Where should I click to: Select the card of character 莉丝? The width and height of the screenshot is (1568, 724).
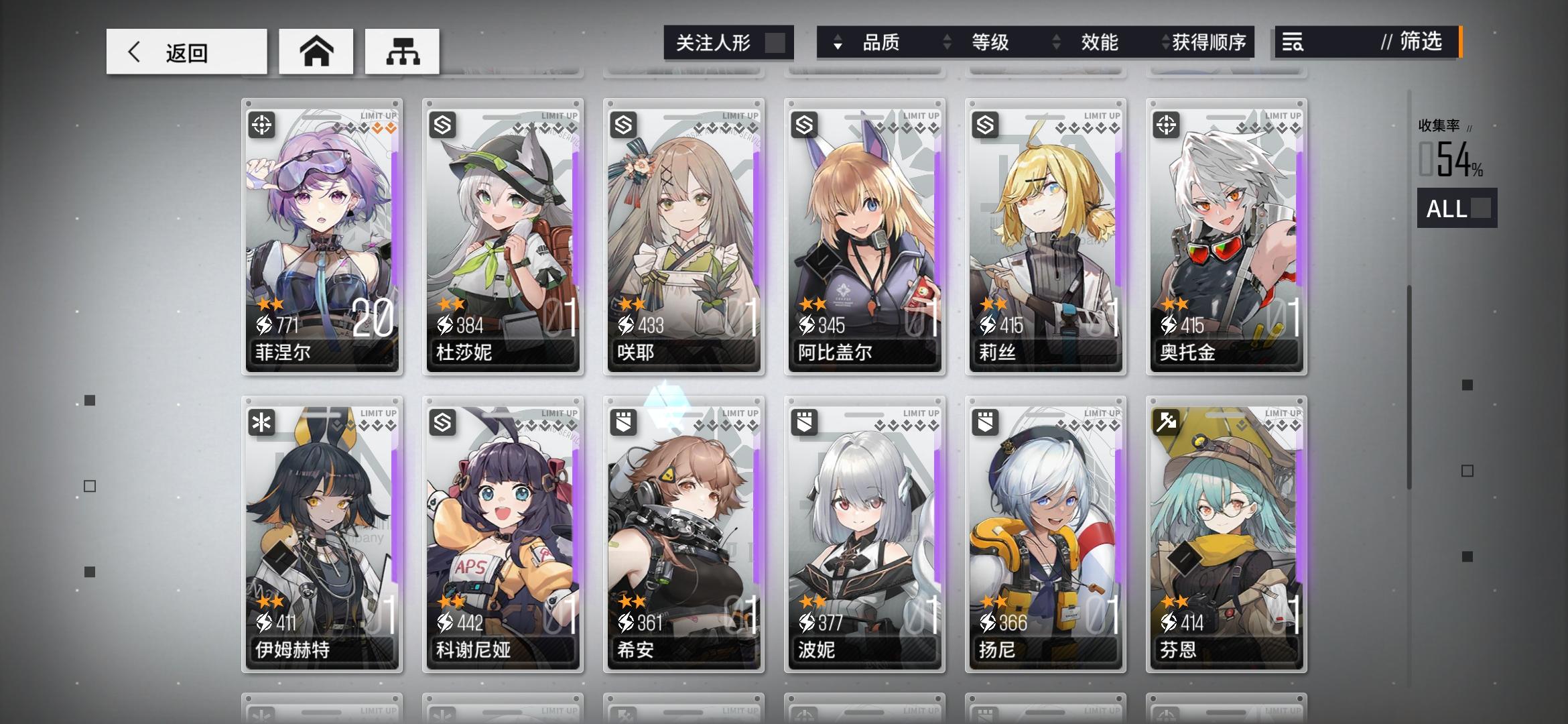(1045, 235)
